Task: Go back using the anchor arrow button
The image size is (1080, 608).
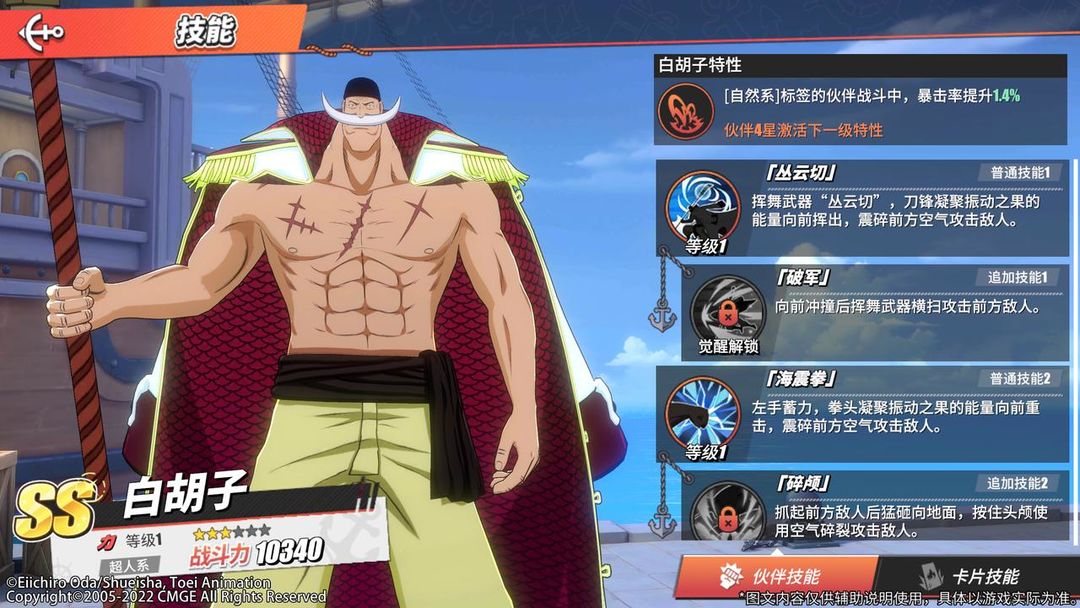Action: (x=42, y=31)
